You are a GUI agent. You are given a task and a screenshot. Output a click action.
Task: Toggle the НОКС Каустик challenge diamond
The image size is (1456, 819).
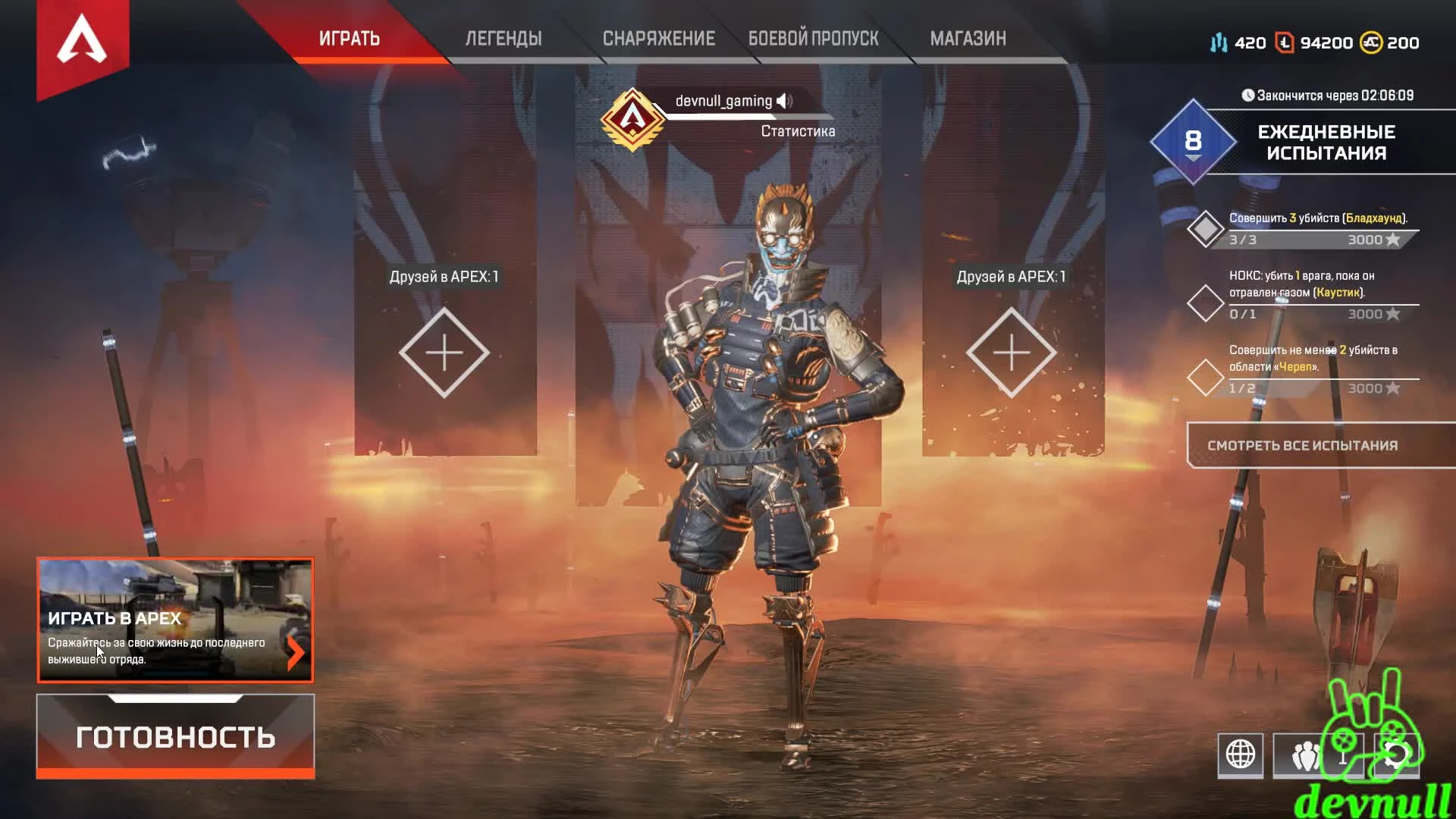(1206, 303)
